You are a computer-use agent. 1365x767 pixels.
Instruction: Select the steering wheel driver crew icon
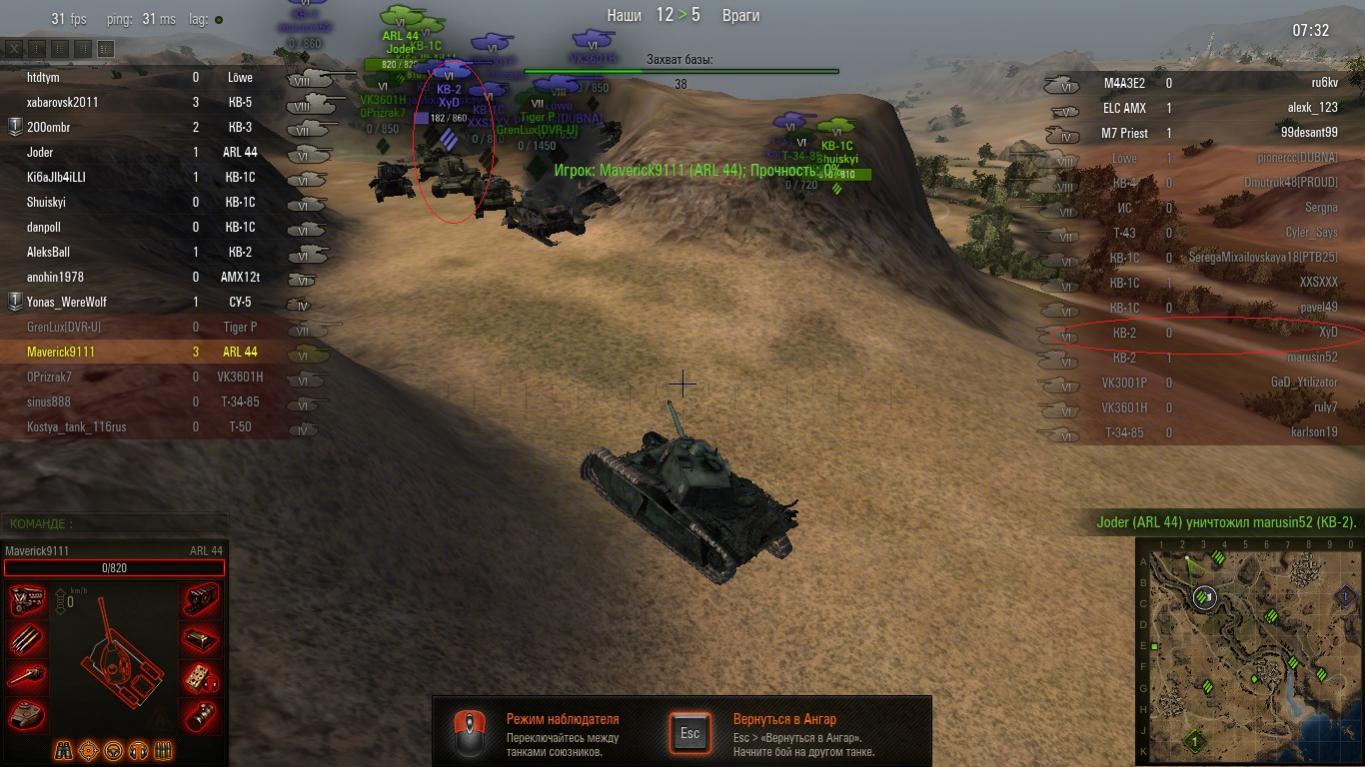(113, 750)
